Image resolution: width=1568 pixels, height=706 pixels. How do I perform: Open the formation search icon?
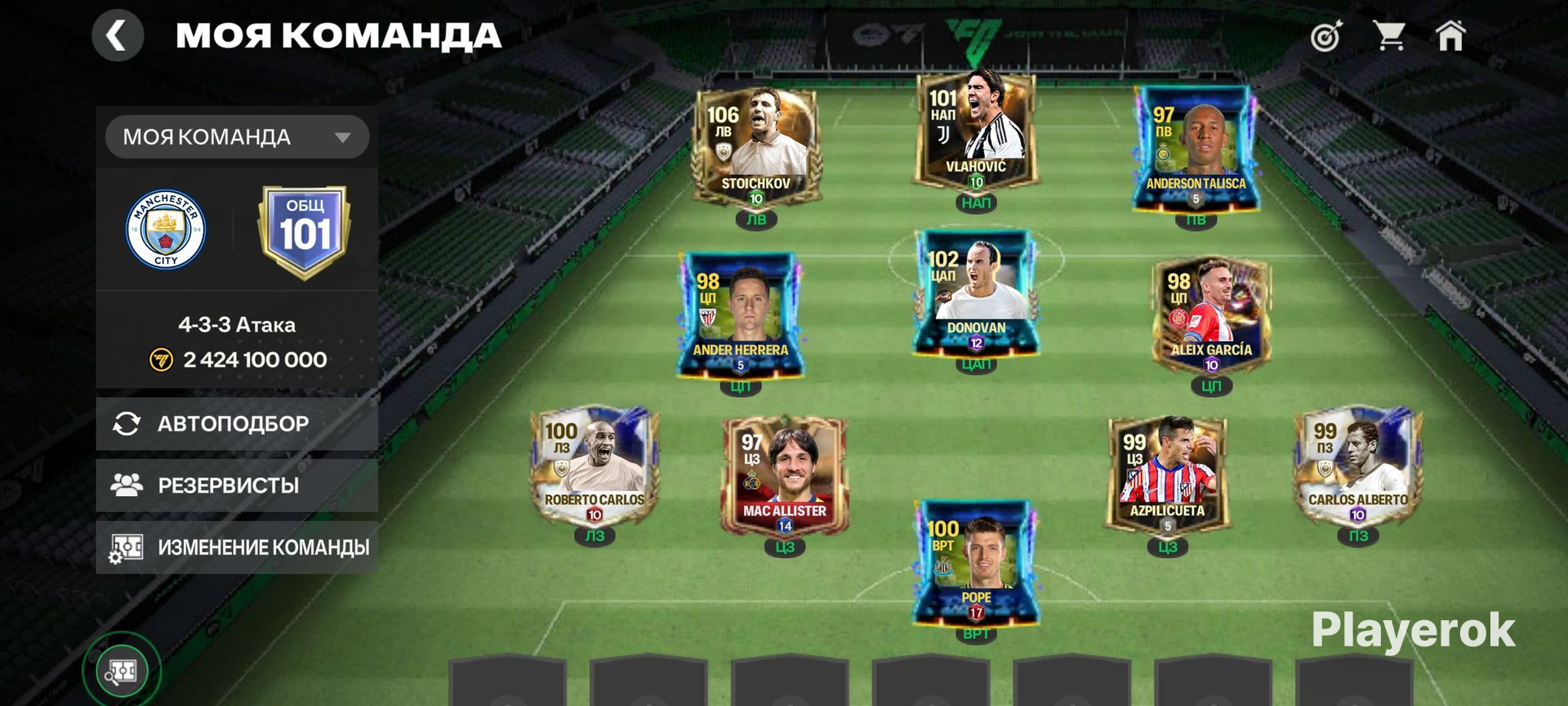[x=122, y=672]
